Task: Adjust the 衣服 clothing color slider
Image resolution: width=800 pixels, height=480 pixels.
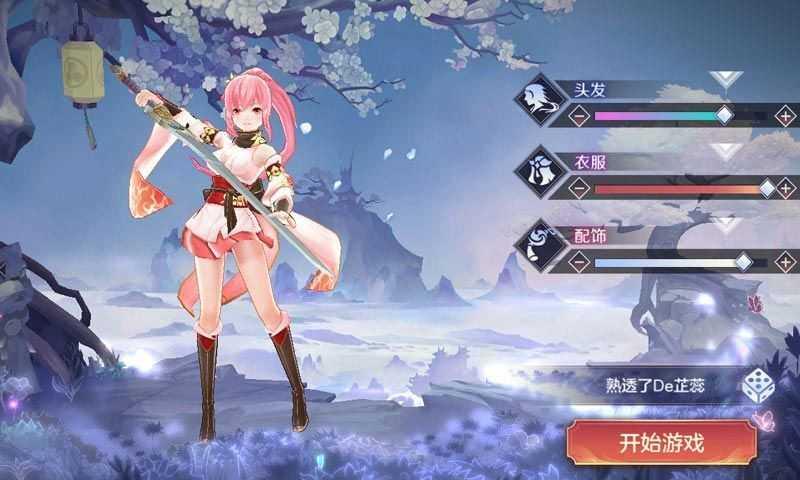Action: coord(766,188)
